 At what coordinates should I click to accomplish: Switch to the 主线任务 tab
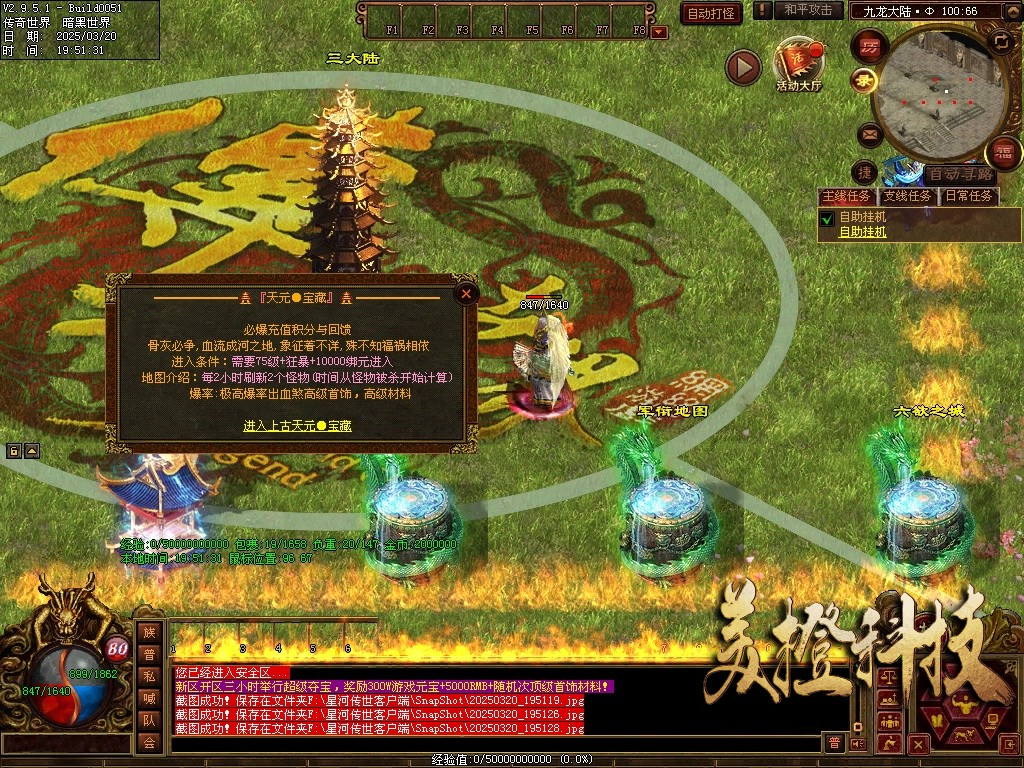(x=846, y=196)
